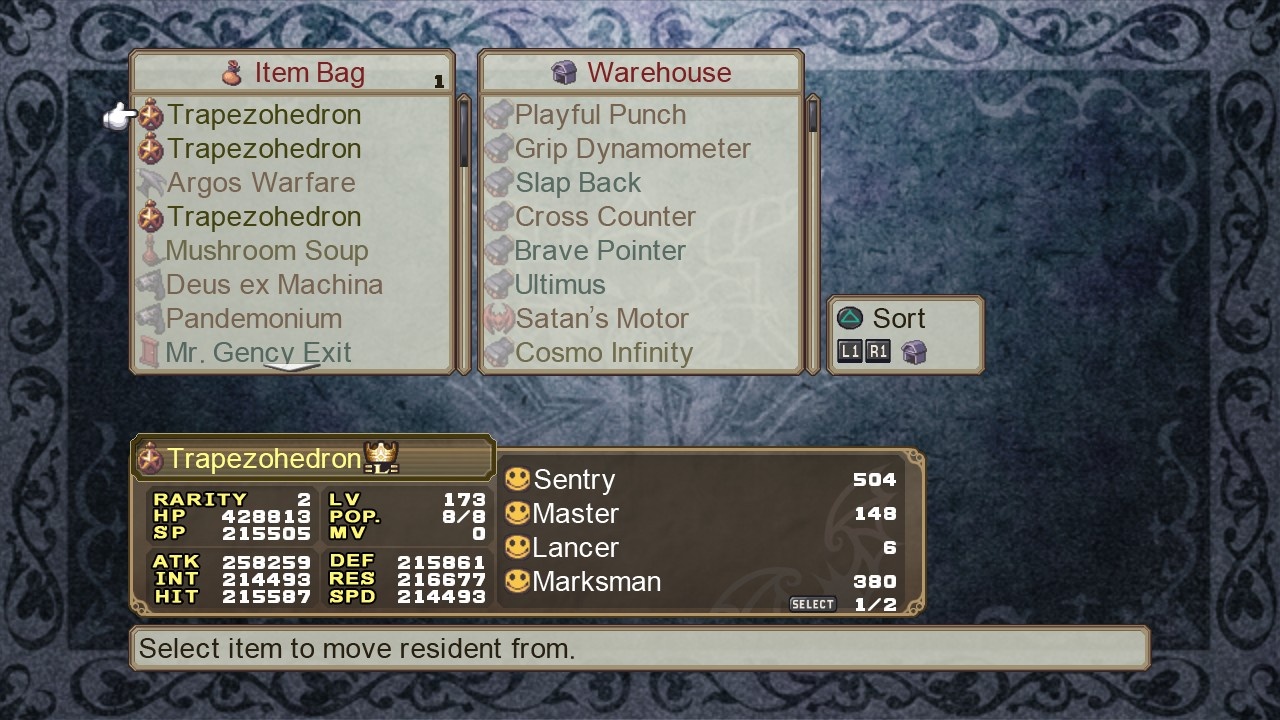1280x720 pixels.
Task: Click the Mushroom Soup jar icon
Action: 154,249
